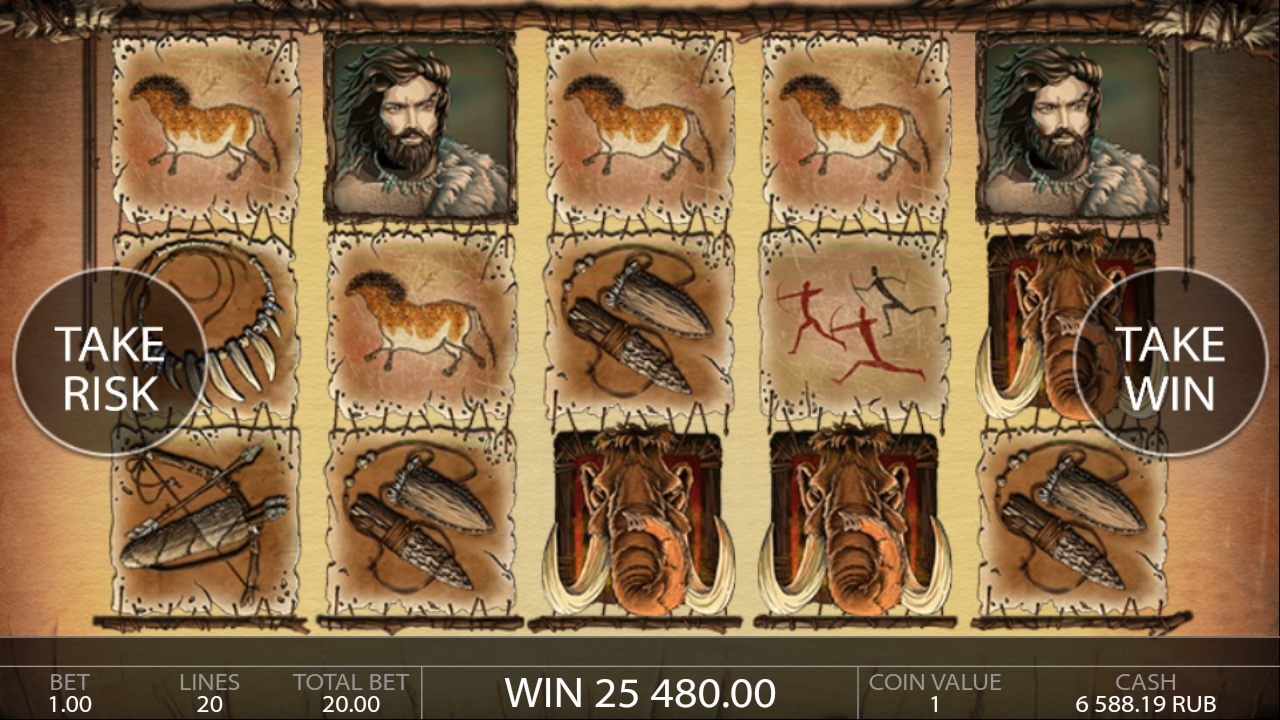The height and width of the screenshot is (720, 1280).
Task: Click the TOTAL BET display
Action: pos(348,693)
